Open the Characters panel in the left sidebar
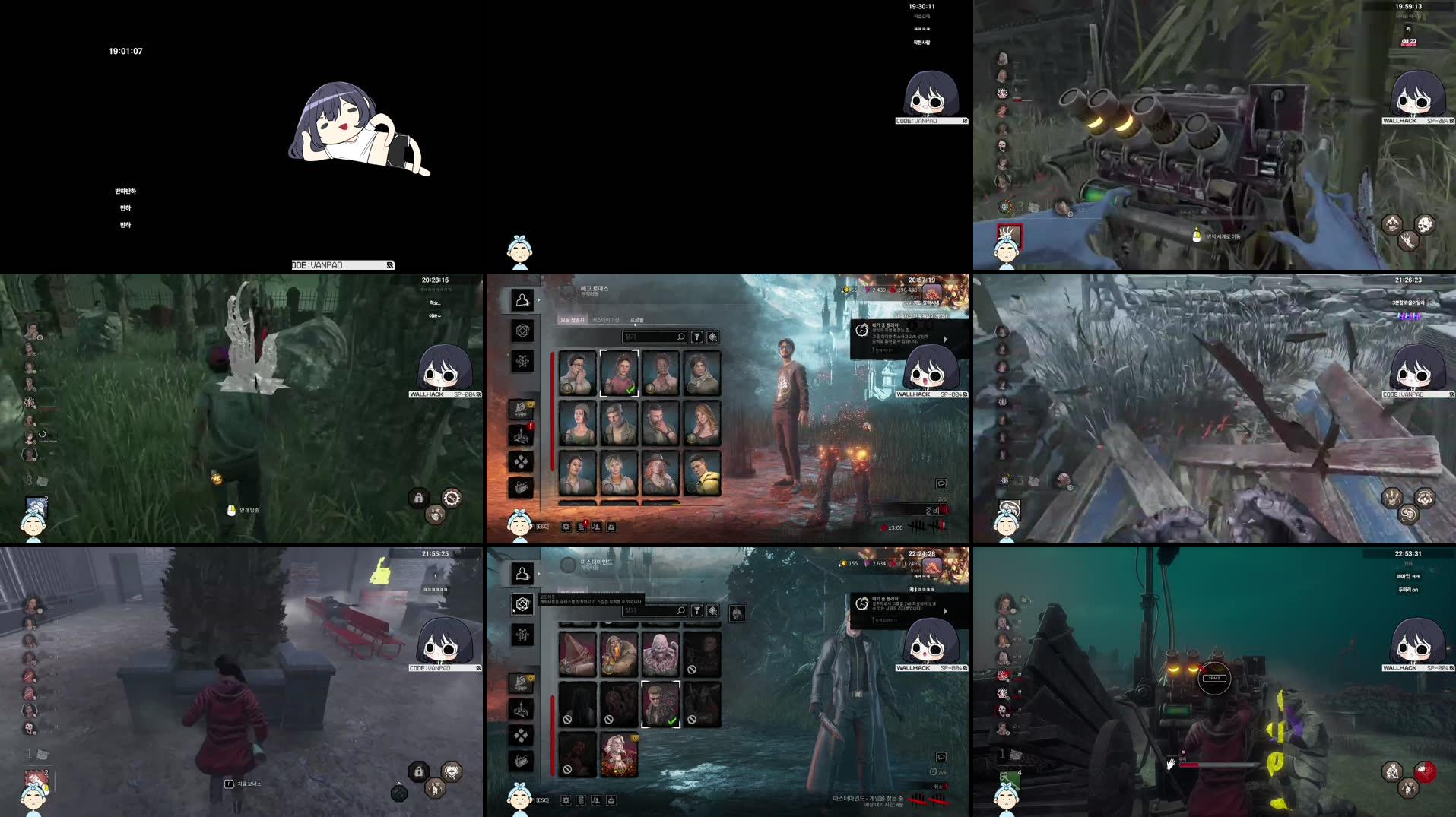 pos(522,300)
